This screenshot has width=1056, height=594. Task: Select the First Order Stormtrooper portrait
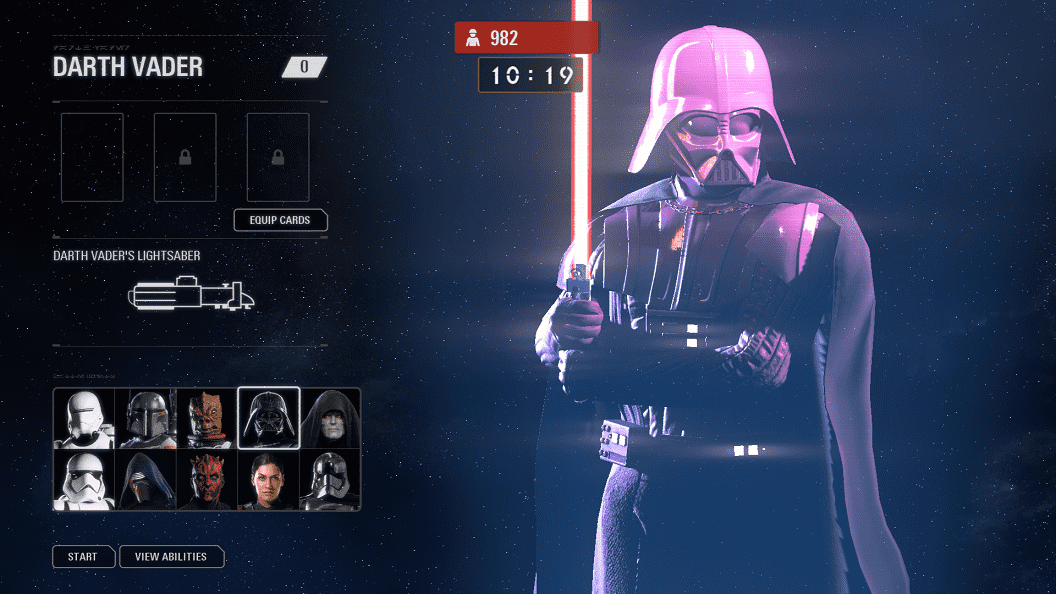(x=85, y=480)
